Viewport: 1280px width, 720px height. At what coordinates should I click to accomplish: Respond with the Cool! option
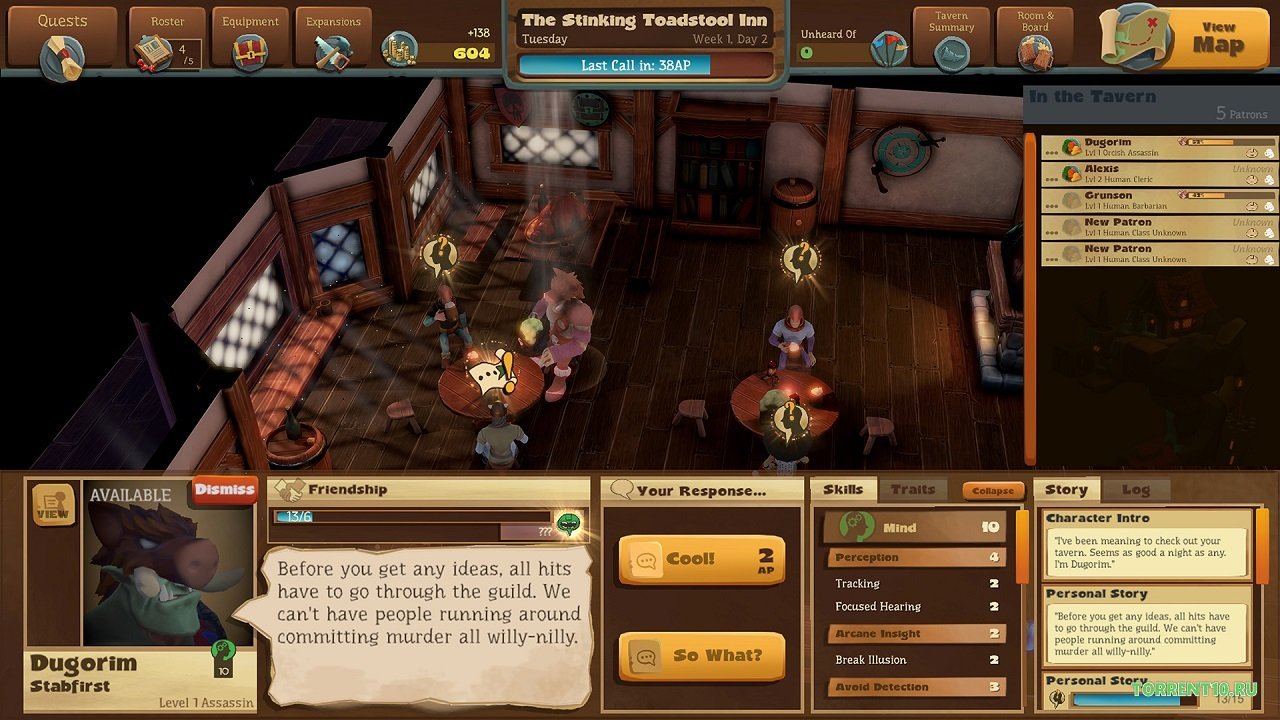[700, 558]
